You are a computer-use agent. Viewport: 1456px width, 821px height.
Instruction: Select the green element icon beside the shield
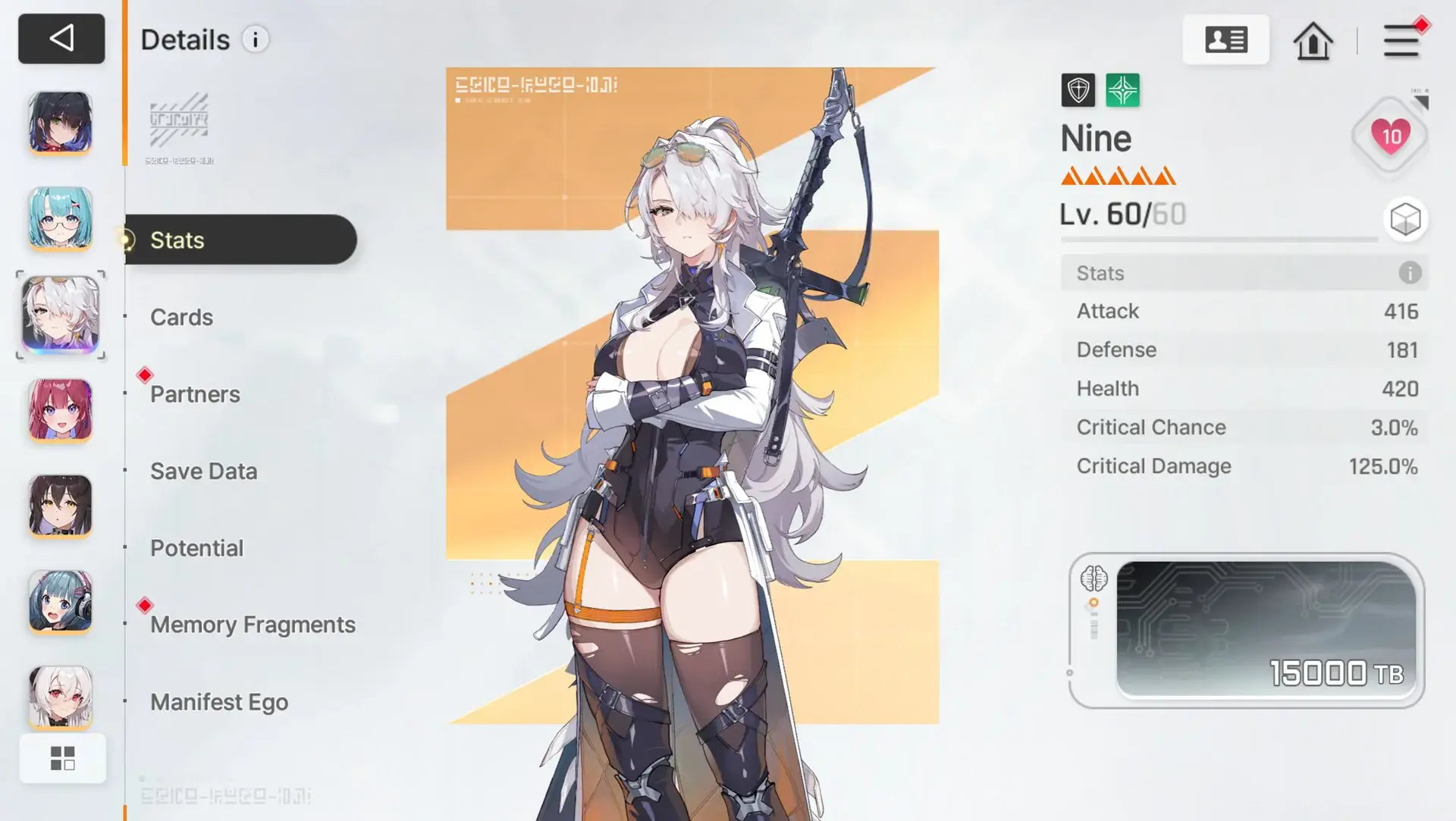click(x=1123, y=89)
